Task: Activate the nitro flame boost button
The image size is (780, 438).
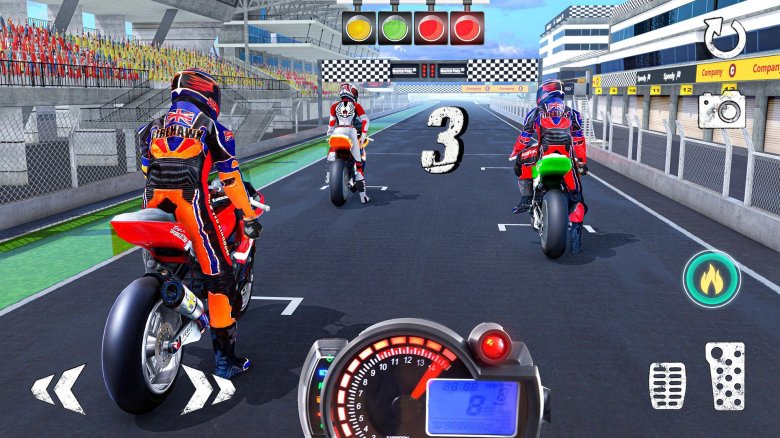Action: click(711, 279)
